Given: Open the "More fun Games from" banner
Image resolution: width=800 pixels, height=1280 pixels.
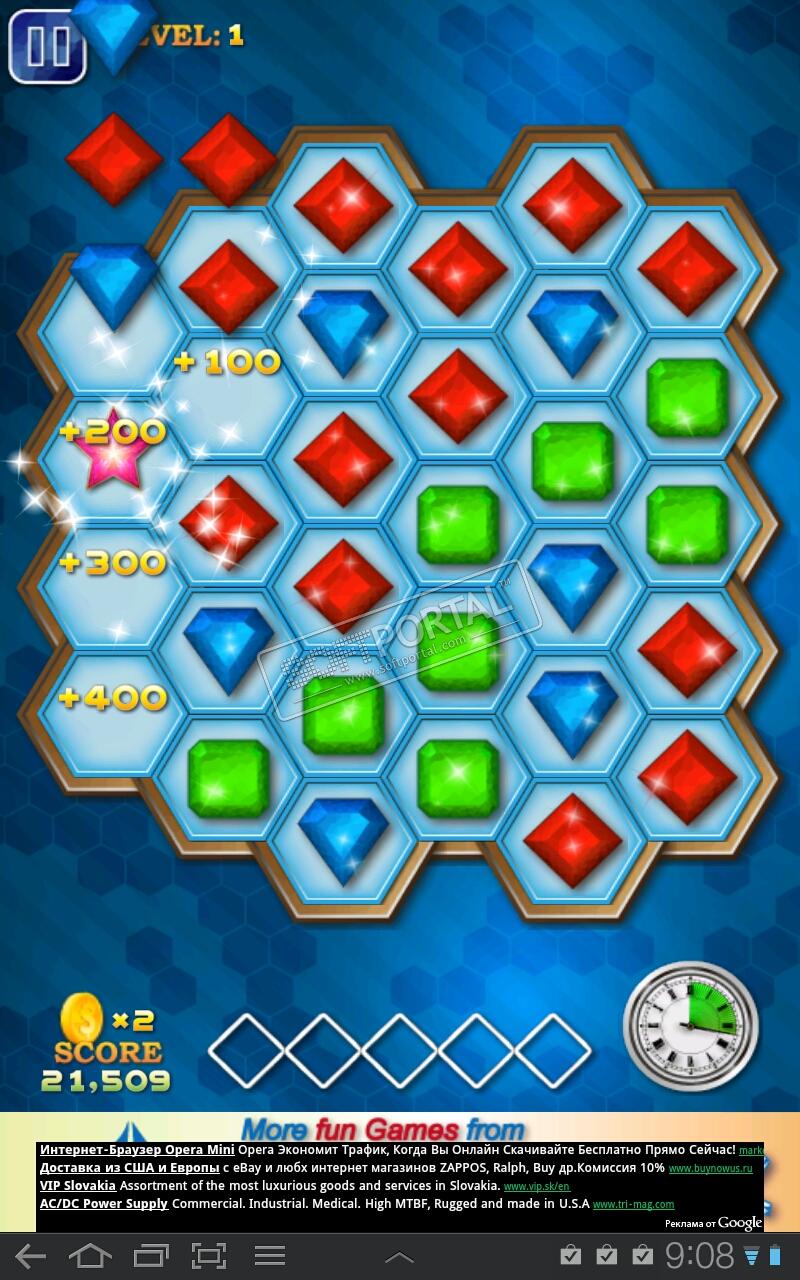Looking at the screenshot, I should point(383,1130).
